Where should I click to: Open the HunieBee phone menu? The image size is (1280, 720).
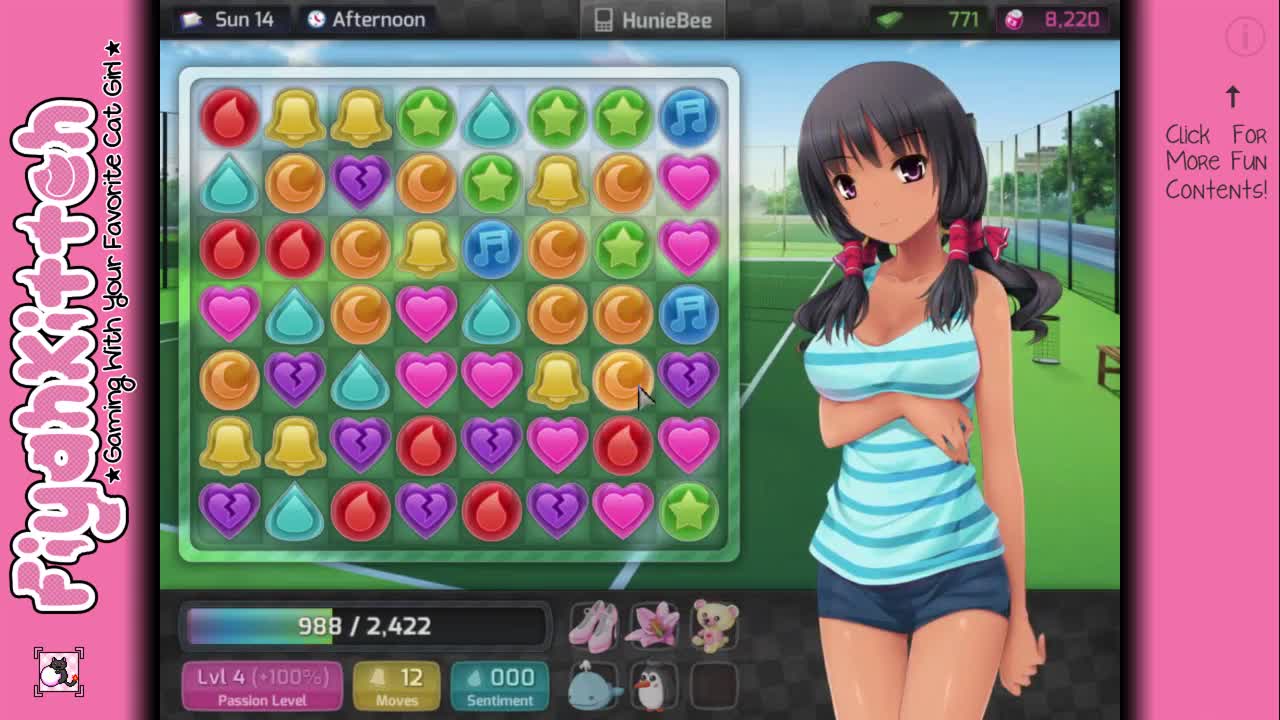click(653, 20)
